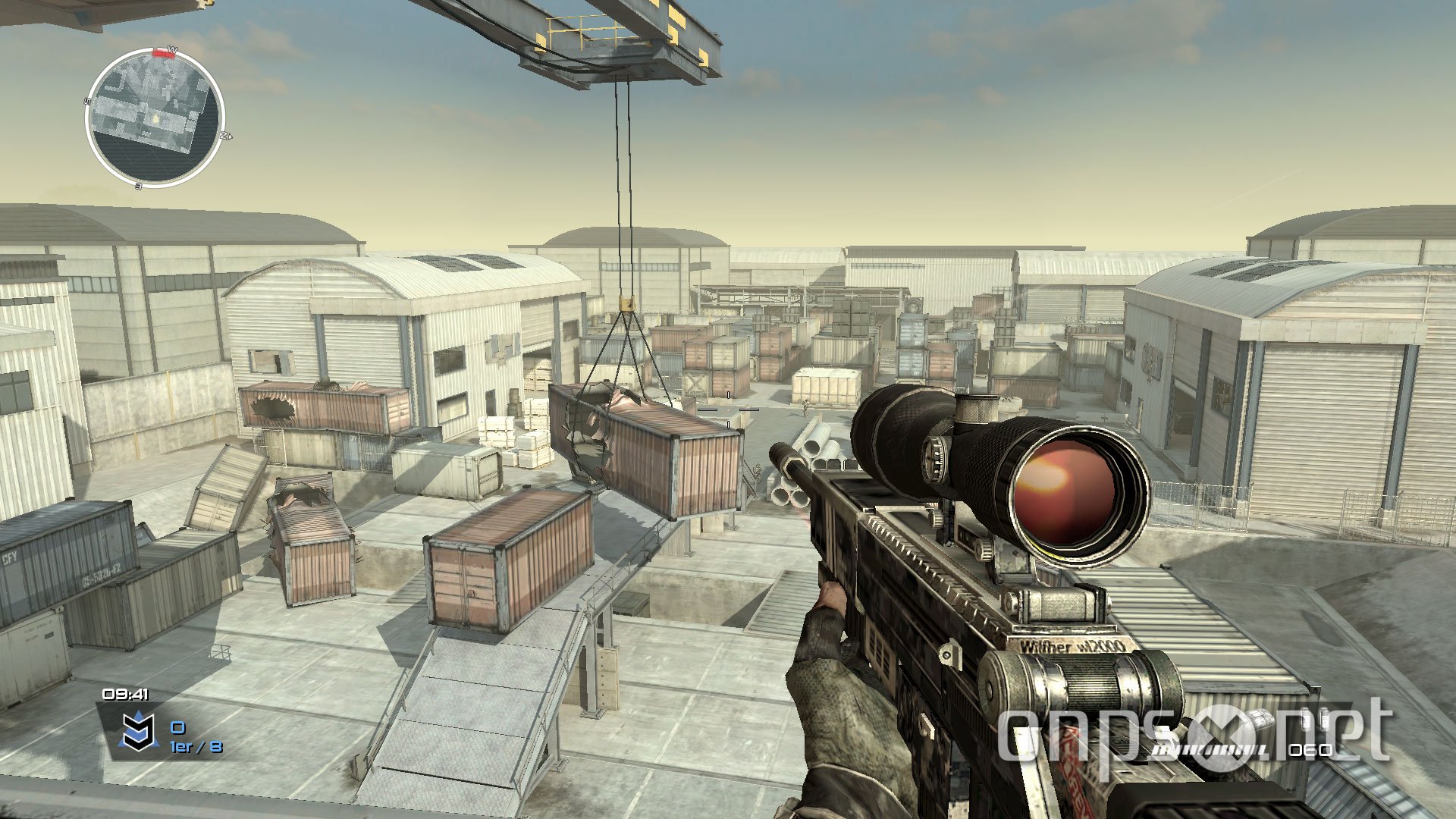Click the score value 0 in the HUD
The height and width of the screenshot is (819, 1456).
(x=178, y=727)
